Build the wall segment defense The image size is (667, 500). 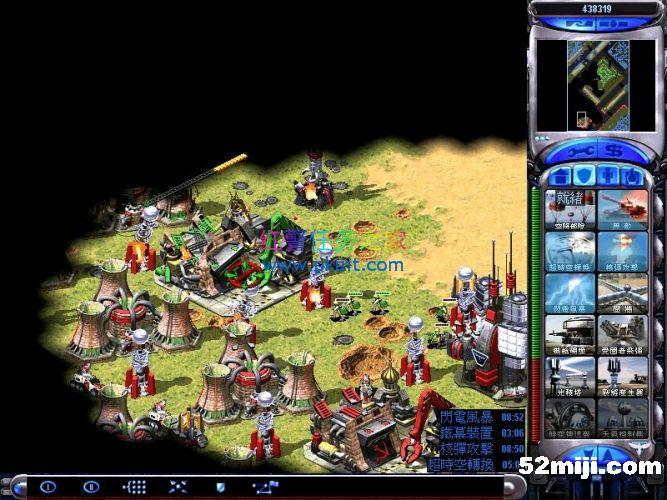click(x=622, y=292)
